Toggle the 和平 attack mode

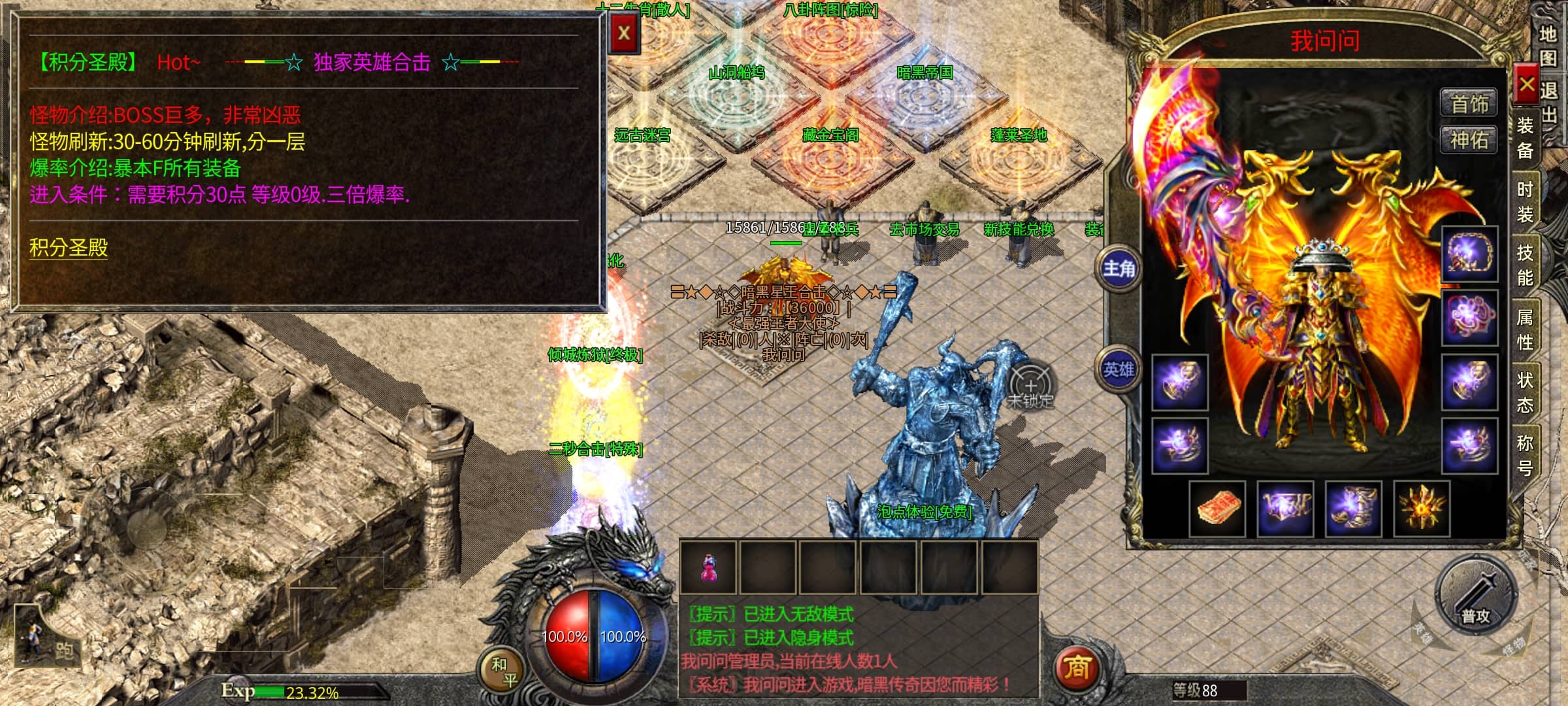coord(504,672)
